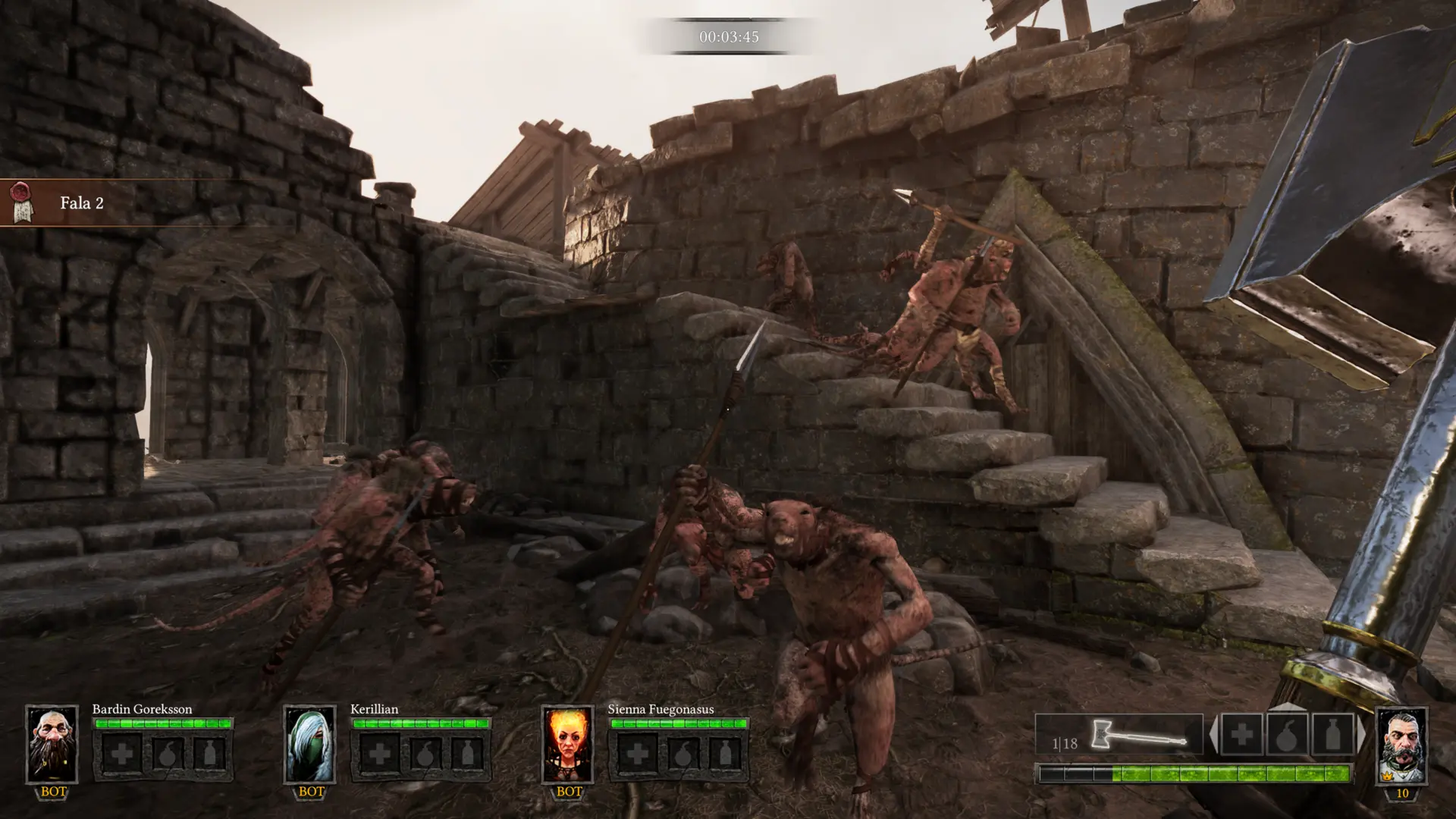Select your bomb slot

[x=1287, y=734]
